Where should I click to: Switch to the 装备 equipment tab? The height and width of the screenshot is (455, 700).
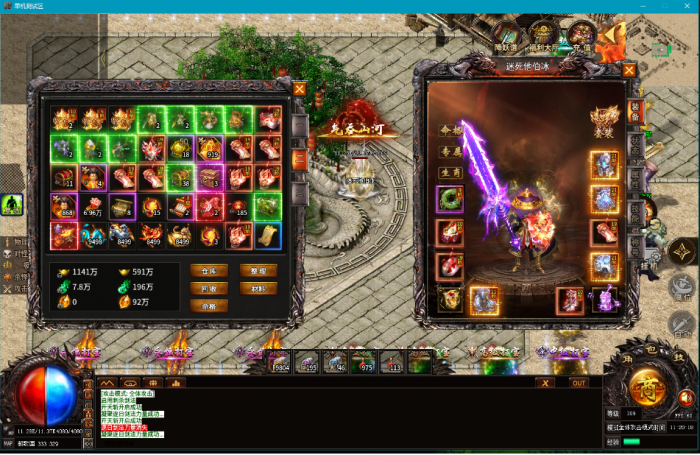point(634,111)
